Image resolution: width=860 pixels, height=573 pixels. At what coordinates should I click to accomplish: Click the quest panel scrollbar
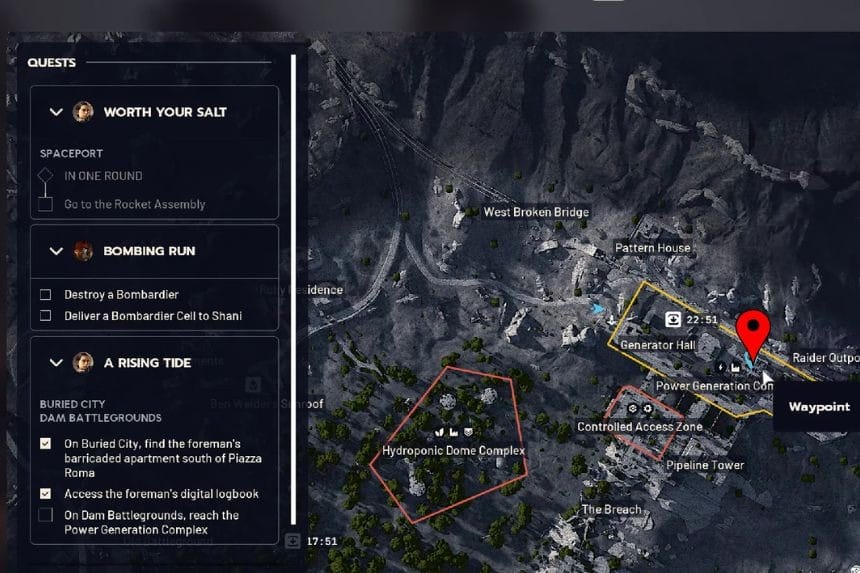(293, 290)
